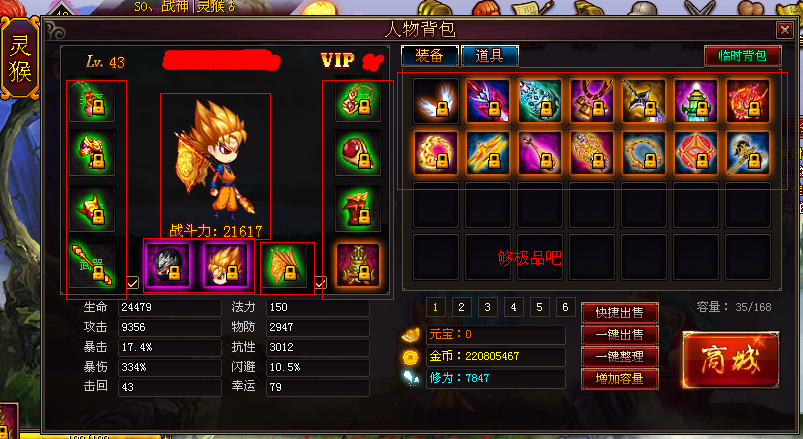803x439 pixels.
Task: Sort the bag with 一键整理
Action: click(619, 356)
